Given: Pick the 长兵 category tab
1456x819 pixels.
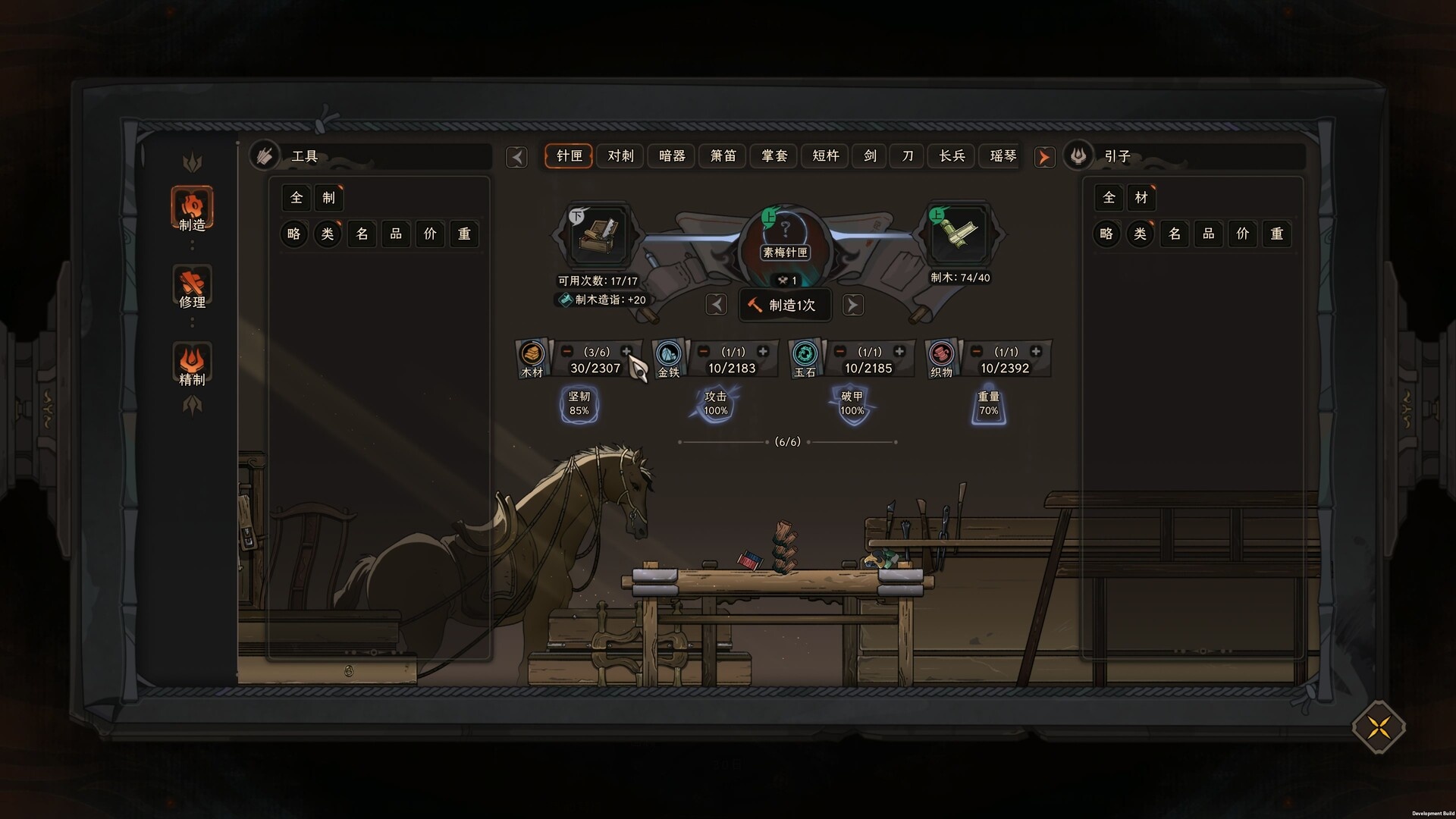Looking at the screenshot, I should (952, 156).
